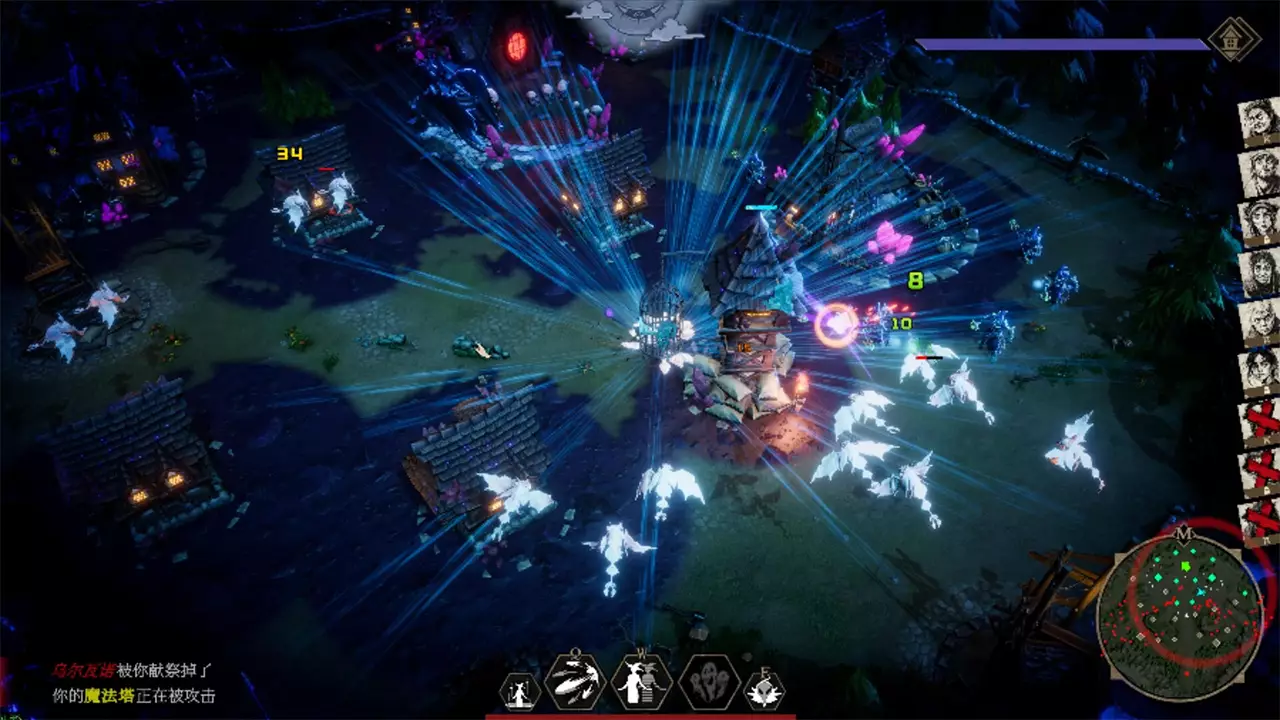
Task: Select the topmost villager portrait
Action: tap(1259, 123)
